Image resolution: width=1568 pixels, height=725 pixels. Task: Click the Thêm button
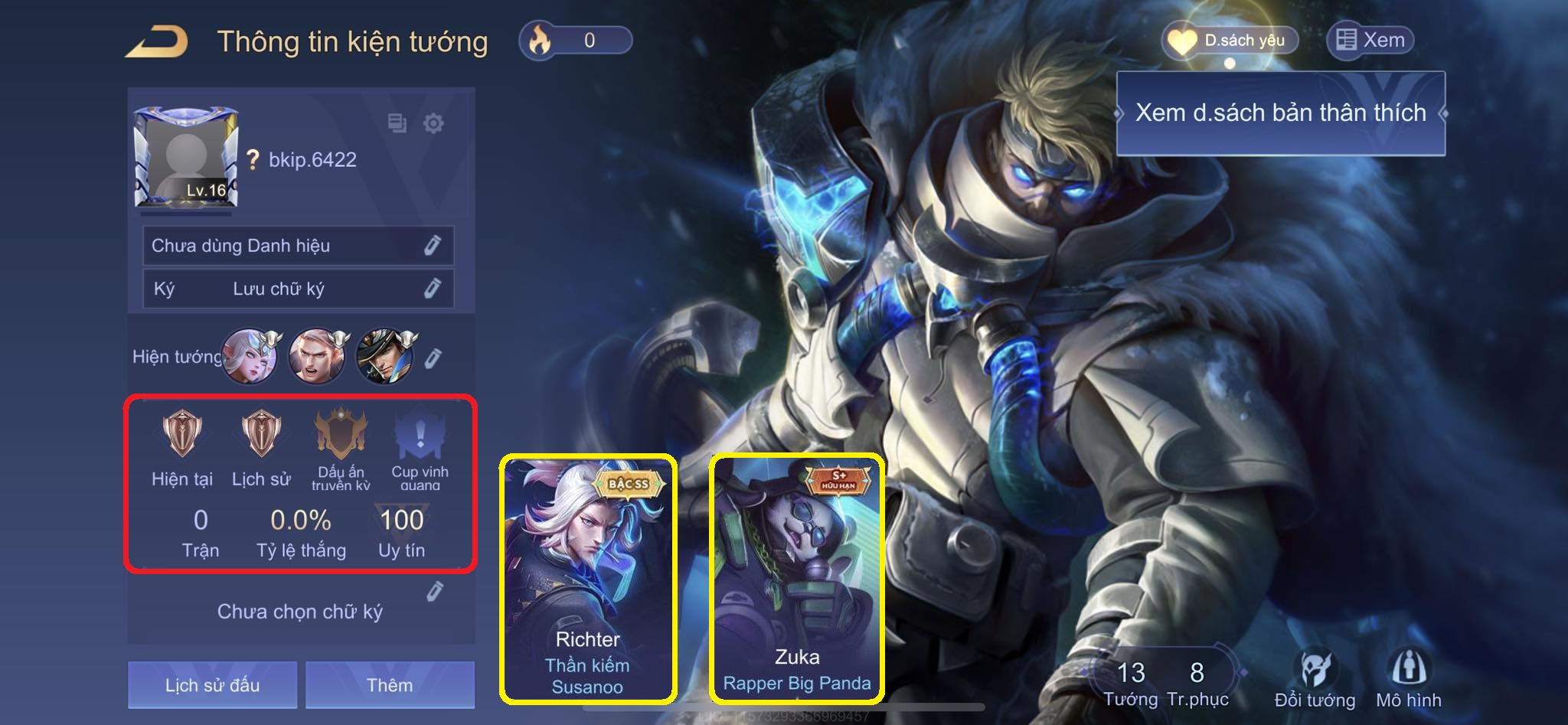[x=390, y=684]
